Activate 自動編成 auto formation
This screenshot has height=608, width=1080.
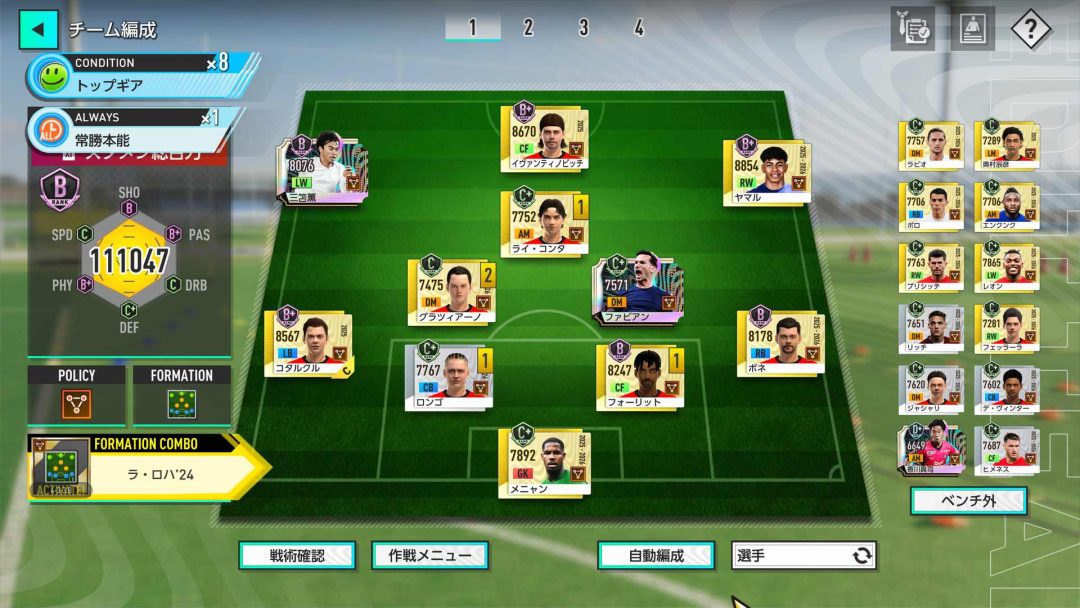(x=656, y=555)
